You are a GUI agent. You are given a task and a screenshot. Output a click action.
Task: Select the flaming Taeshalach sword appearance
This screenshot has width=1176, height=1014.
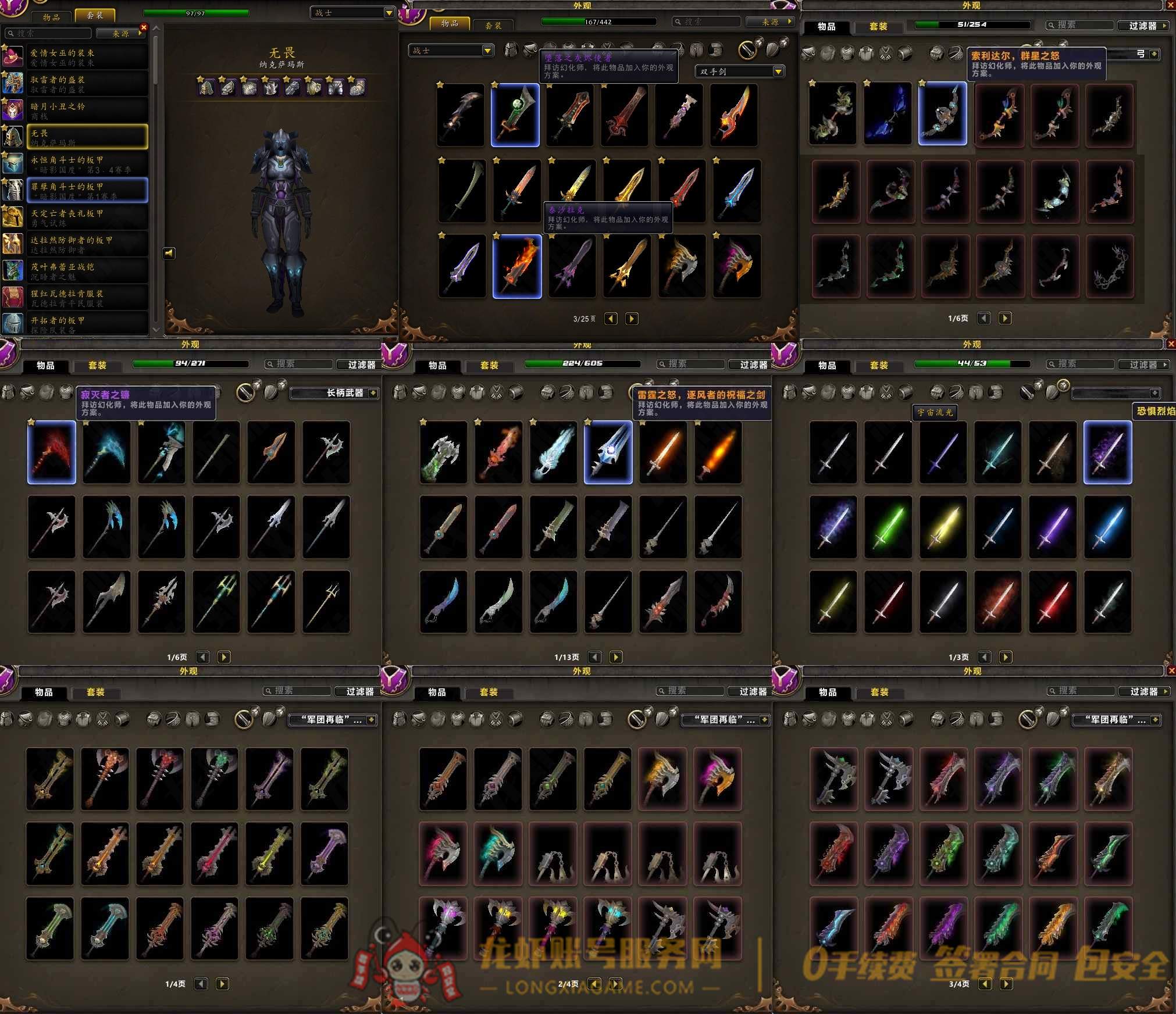[517, 267]
